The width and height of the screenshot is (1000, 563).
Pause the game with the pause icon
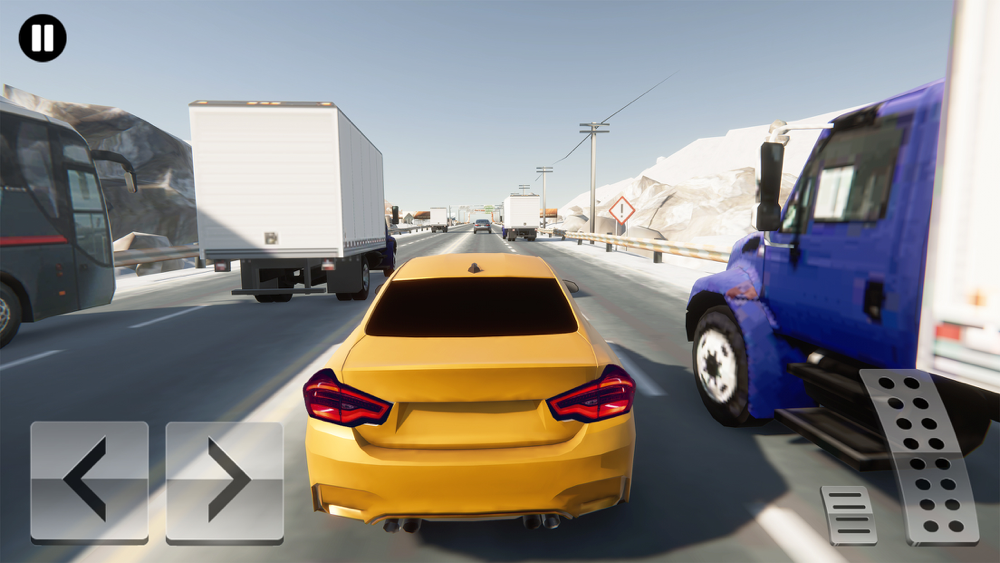coord(42,38)
